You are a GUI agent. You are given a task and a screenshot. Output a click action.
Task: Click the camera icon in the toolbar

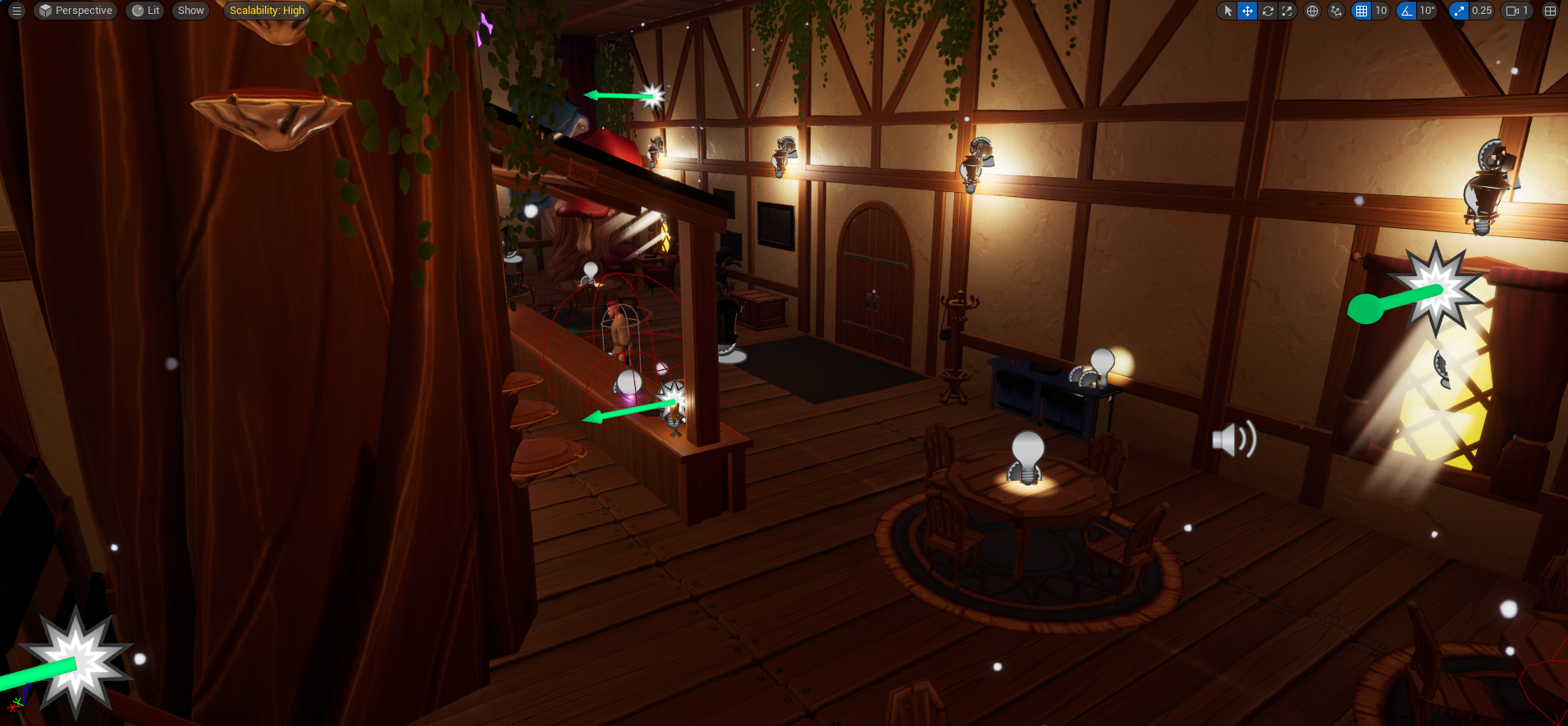1512,11
